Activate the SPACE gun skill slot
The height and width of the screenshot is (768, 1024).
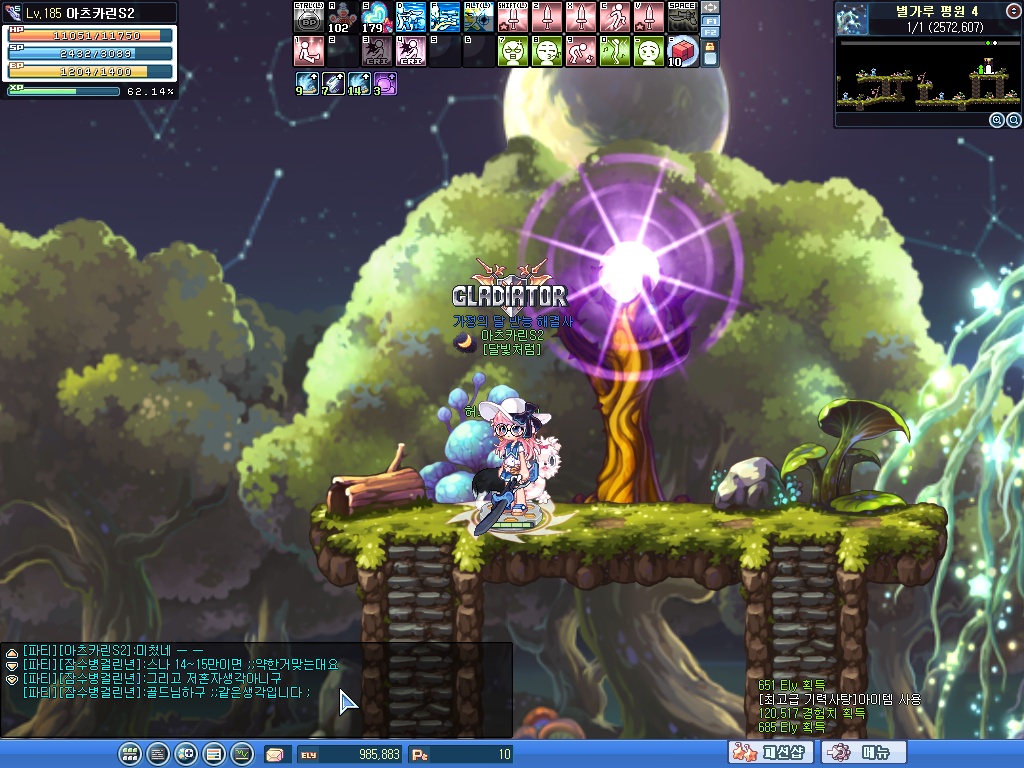pyautogui.click(x=682, y=17)
